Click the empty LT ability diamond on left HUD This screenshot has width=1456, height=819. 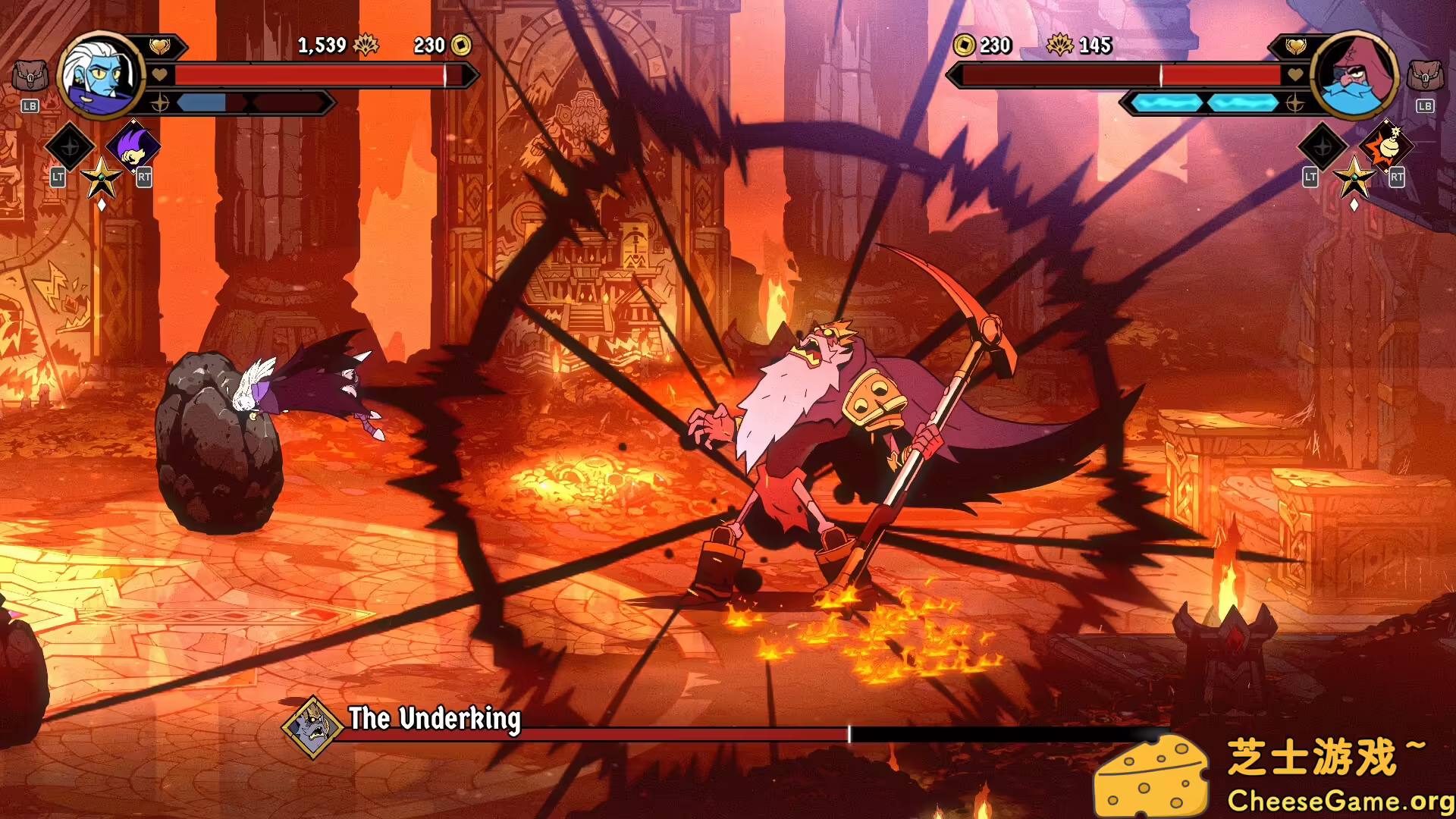pyautogui.click(x=71, y=146)
